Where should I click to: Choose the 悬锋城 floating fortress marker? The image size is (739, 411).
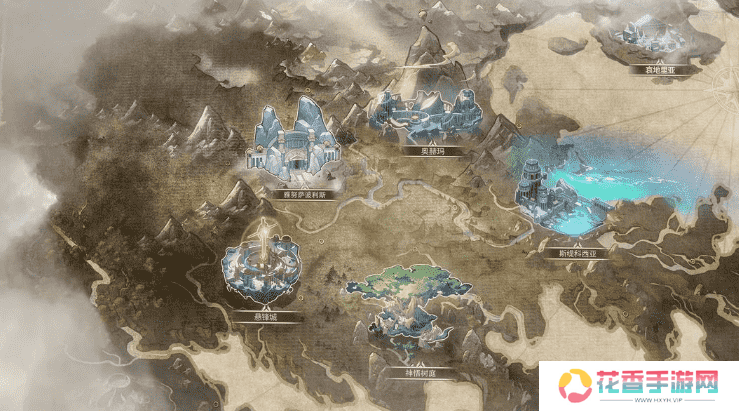coord(262,265)
